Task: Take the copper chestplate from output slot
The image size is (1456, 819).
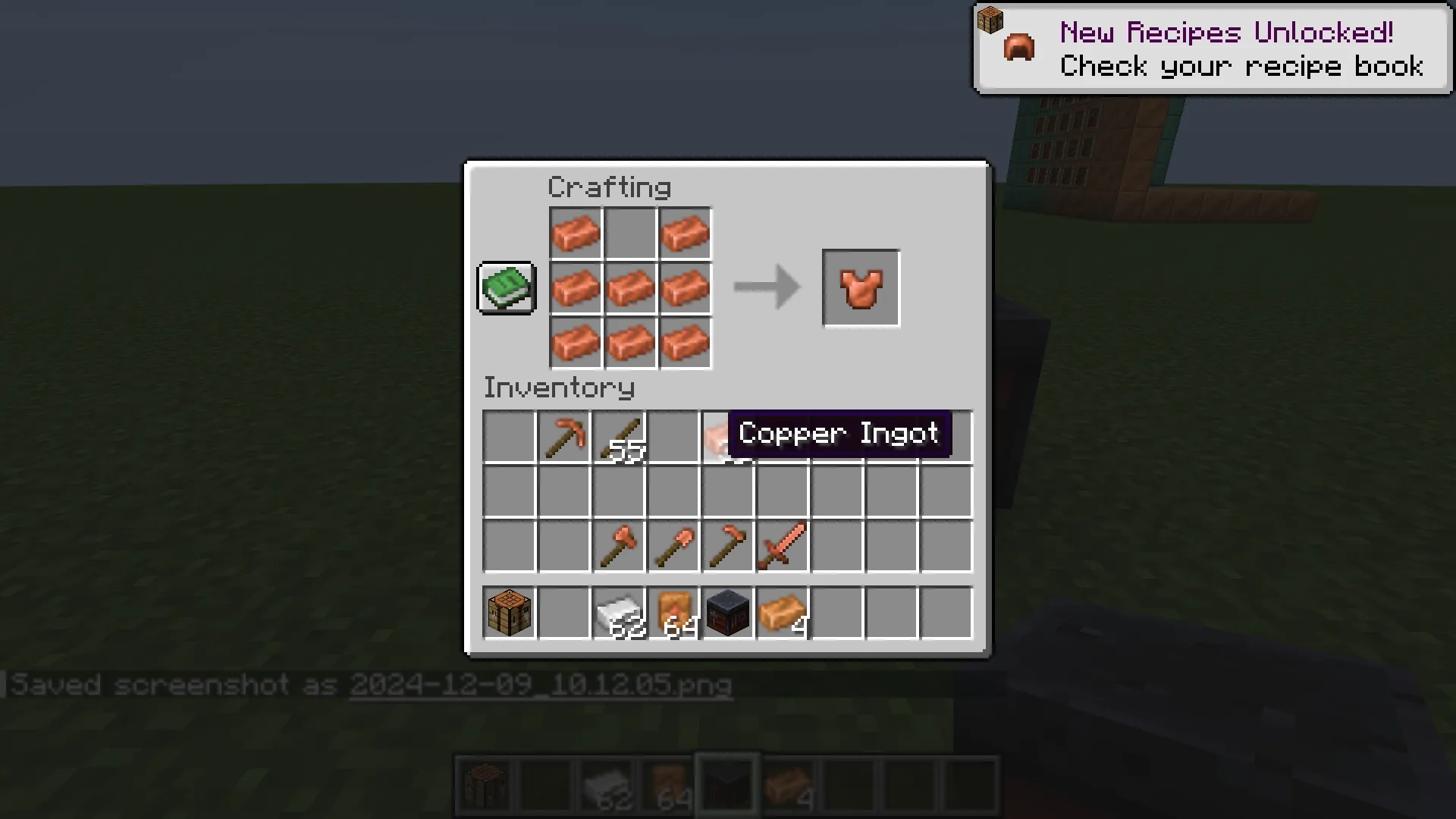Action: click(x=861, y=287)
